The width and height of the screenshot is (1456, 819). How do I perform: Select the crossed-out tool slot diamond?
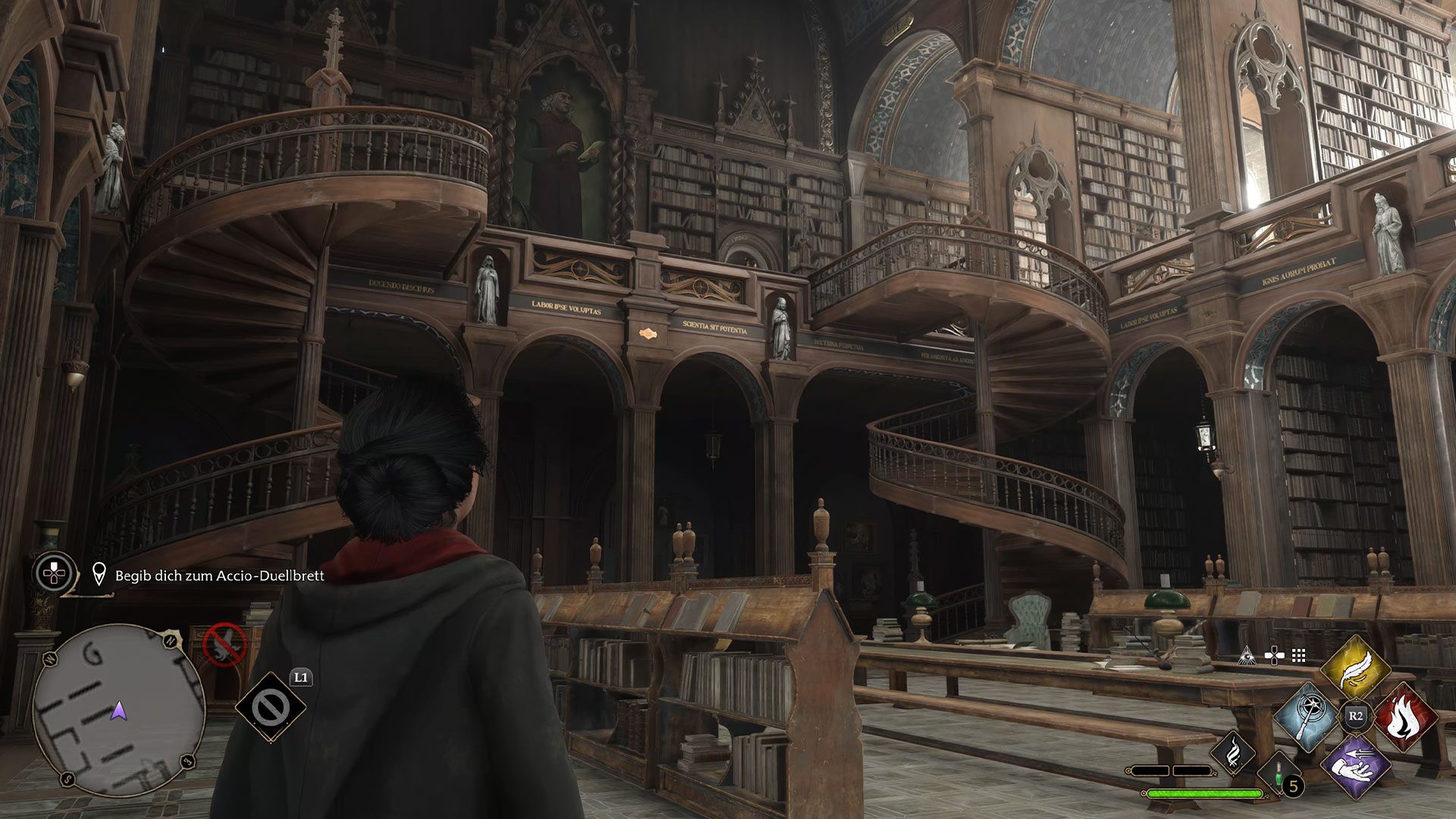pyautogui.click(x=270, y=708)
